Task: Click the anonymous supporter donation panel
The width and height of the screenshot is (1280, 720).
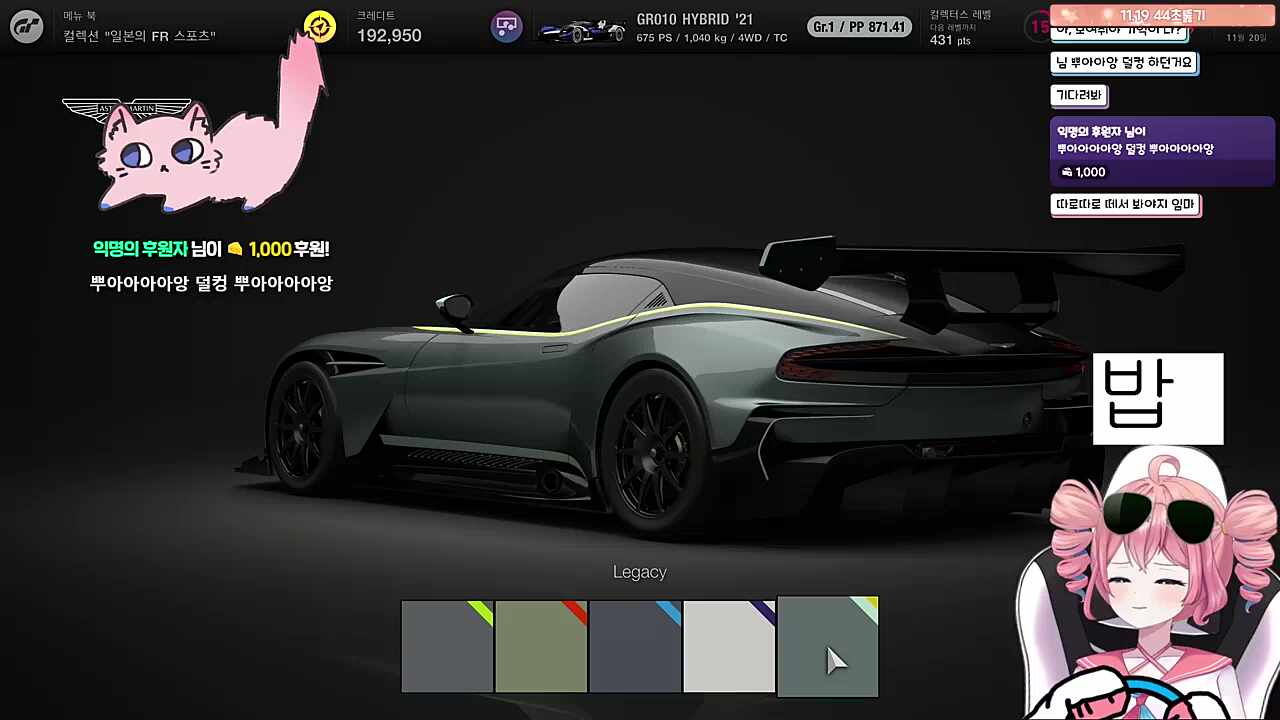Action: [1160, 150]
